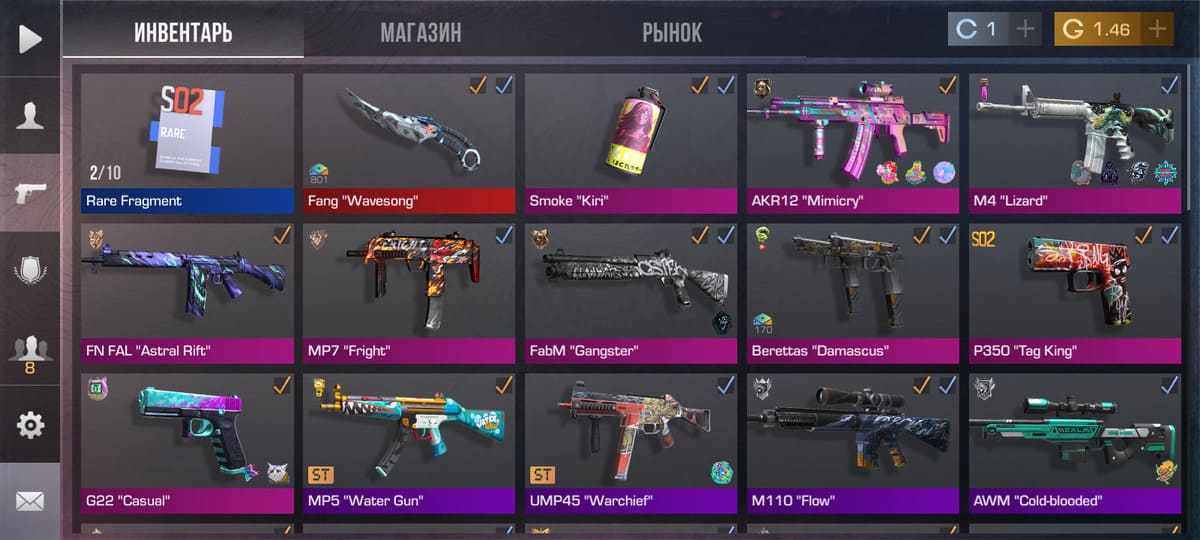The width and height of the screenshot is (1200, 540).
Task: Add gold with the plus button
Action: pyautogui.click(x=1158, y=29)
